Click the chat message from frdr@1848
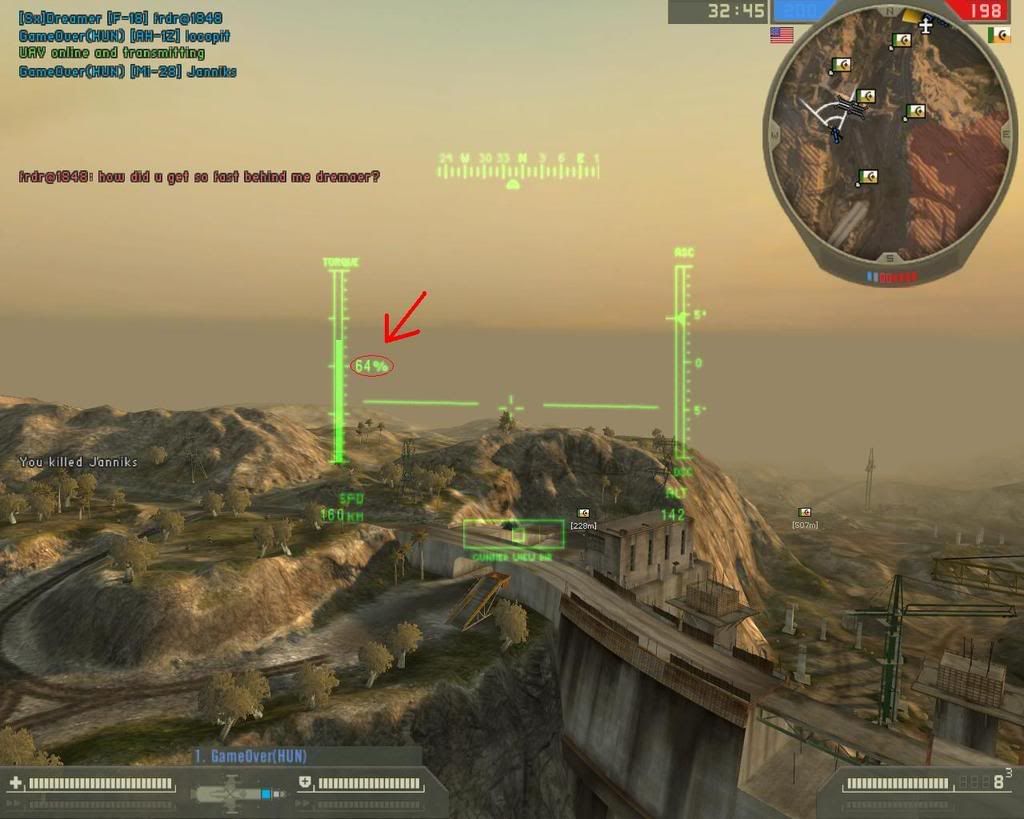The image size is (1024, 819). 199,177
